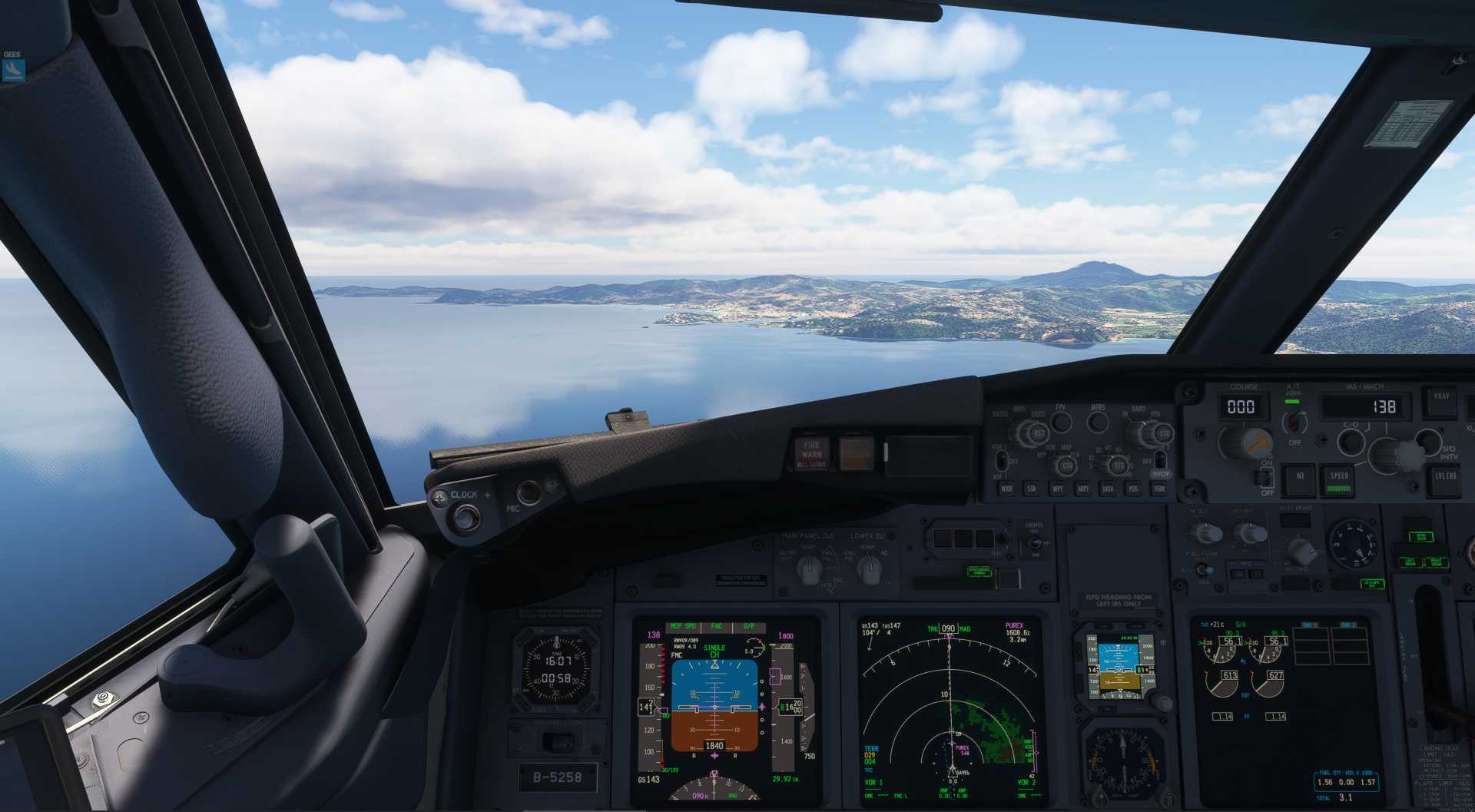Show airports with the ARPT button
Image resolution: width=1475 pixels, height=812 pixels.
pyautogui.click(x=1082, y=489)
